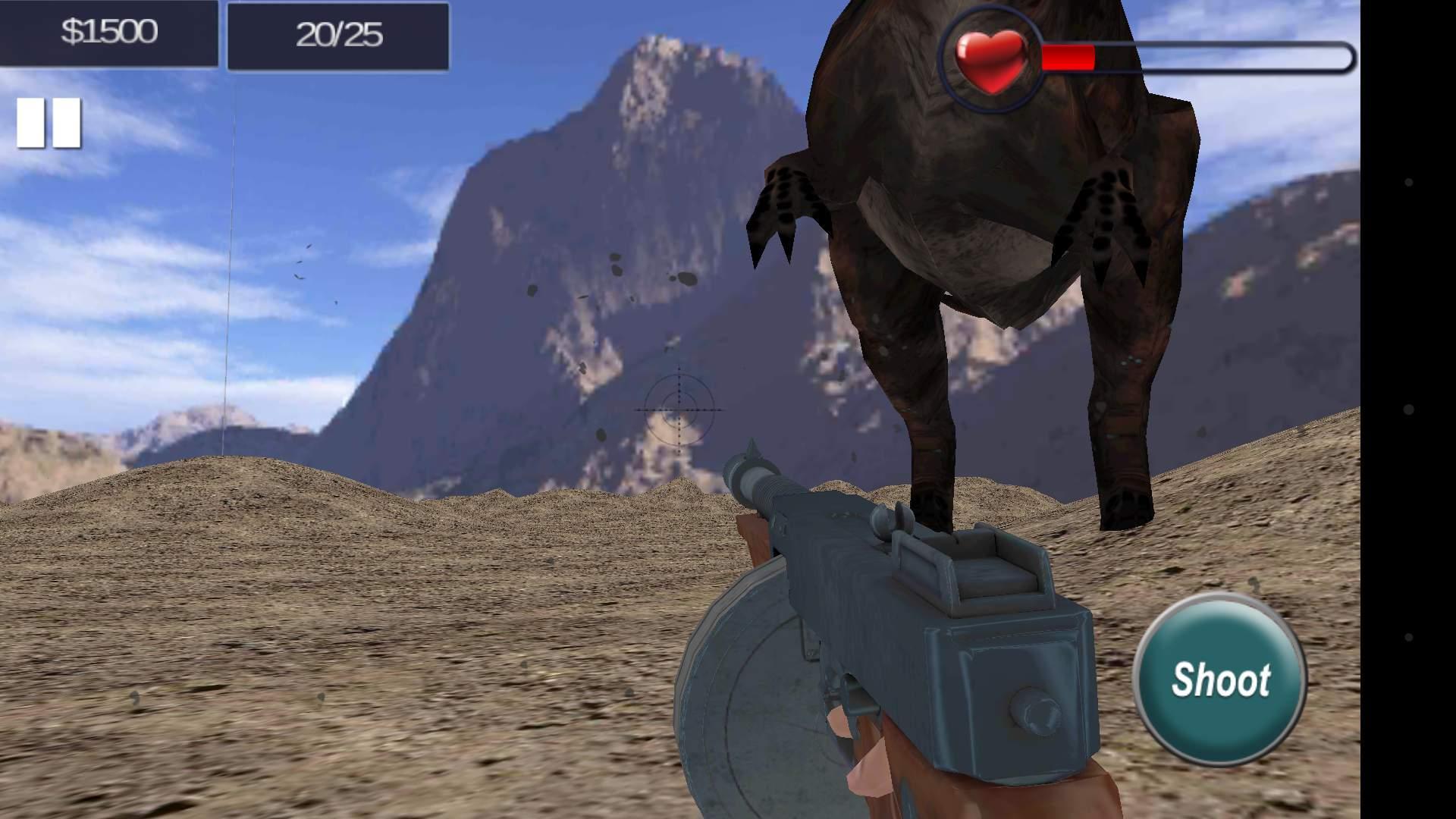Image resolution: width=1456 pixels, height=819 pixels.
Task: Tap the teal Shoot circle
Action: [x=1221, y=679]
